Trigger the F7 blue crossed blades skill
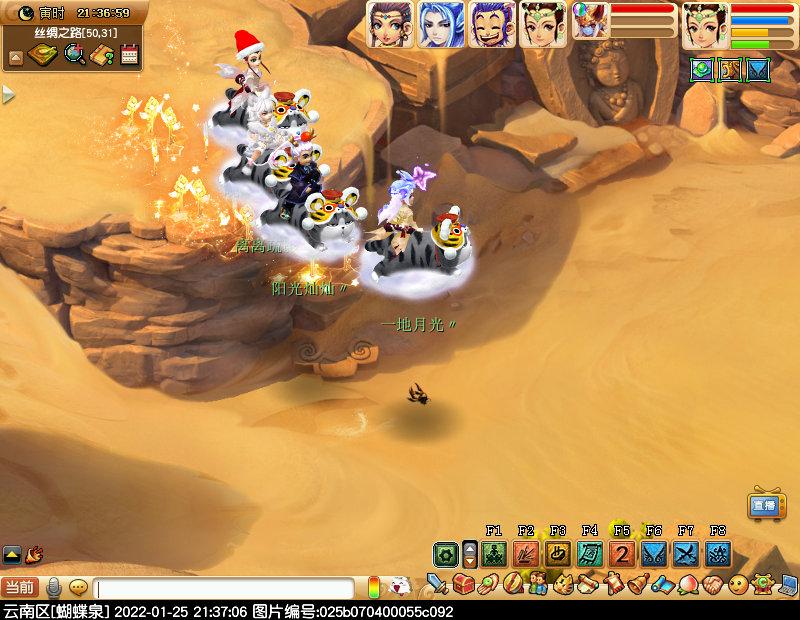The height and width of the screenshot is (620, 800). click(686, 553)
